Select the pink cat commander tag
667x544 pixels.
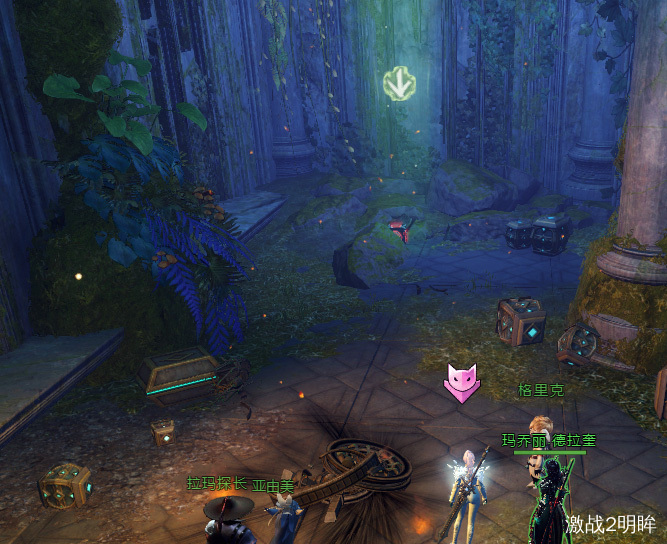coord(461,383)
